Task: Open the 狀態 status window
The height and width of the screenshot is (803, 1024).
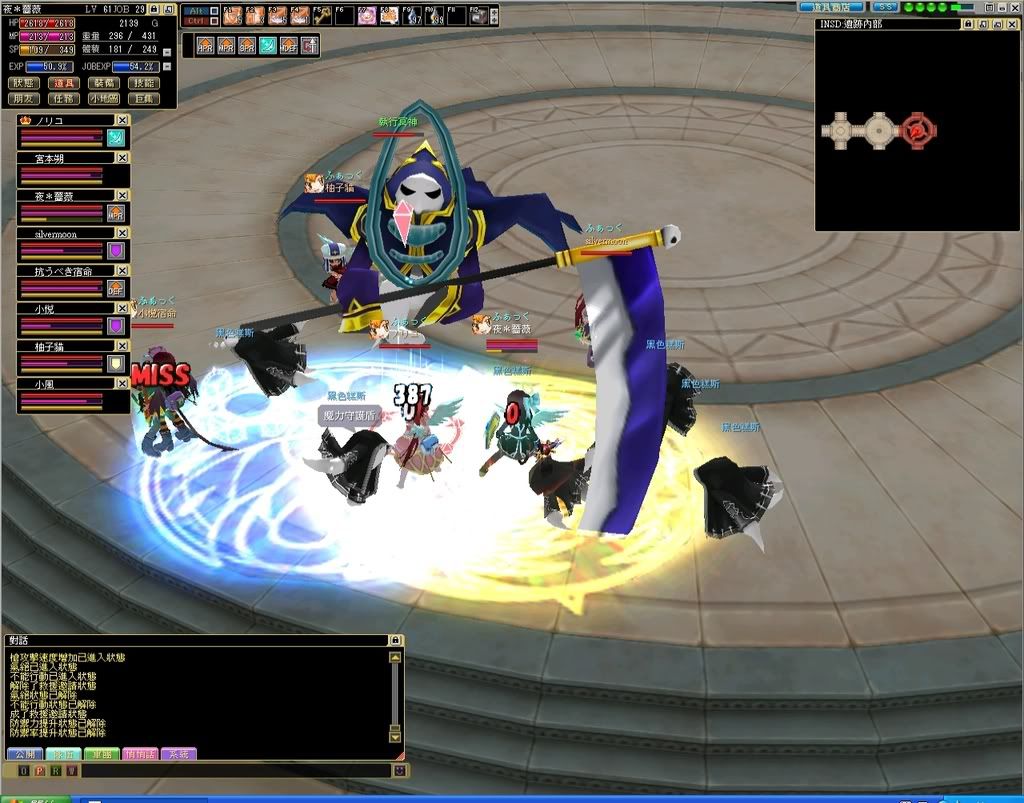Action: click(x=23, y=83)
